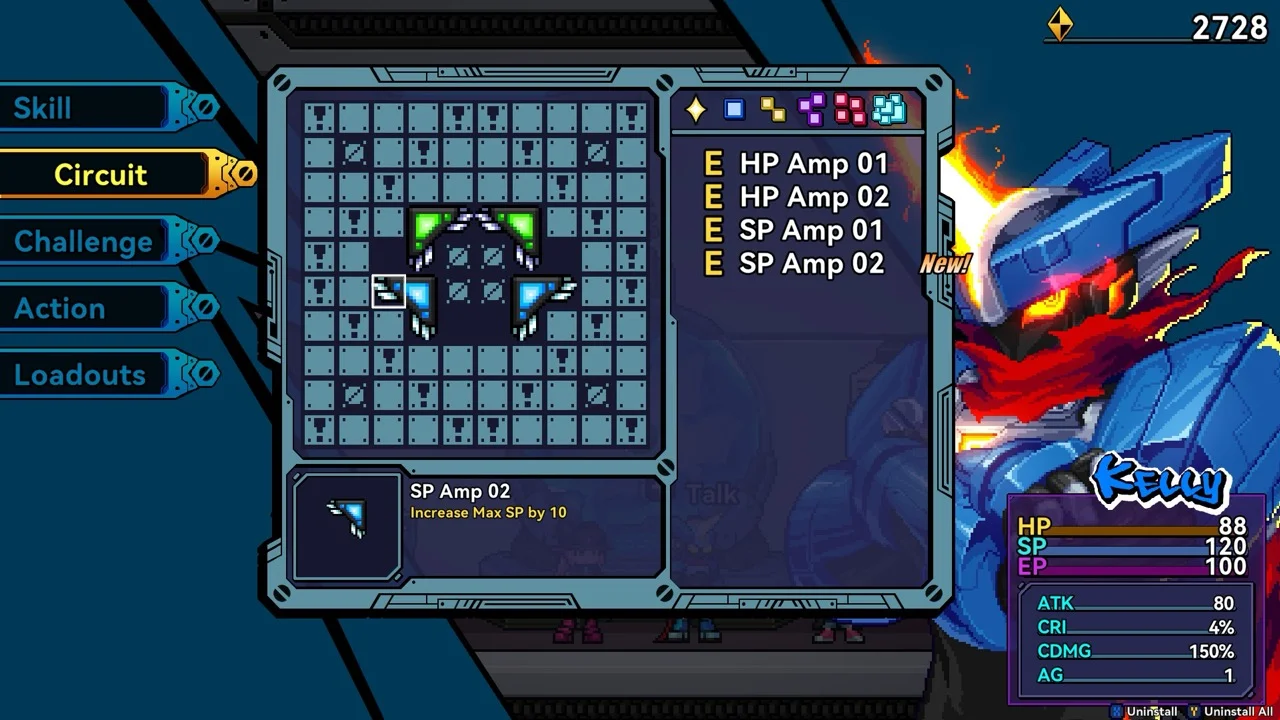Image resolution: width=1280 pixels, height=720 pixels.
Task: Choose HP Amp 01 from the circuit list
Action: tap(812, 164)
